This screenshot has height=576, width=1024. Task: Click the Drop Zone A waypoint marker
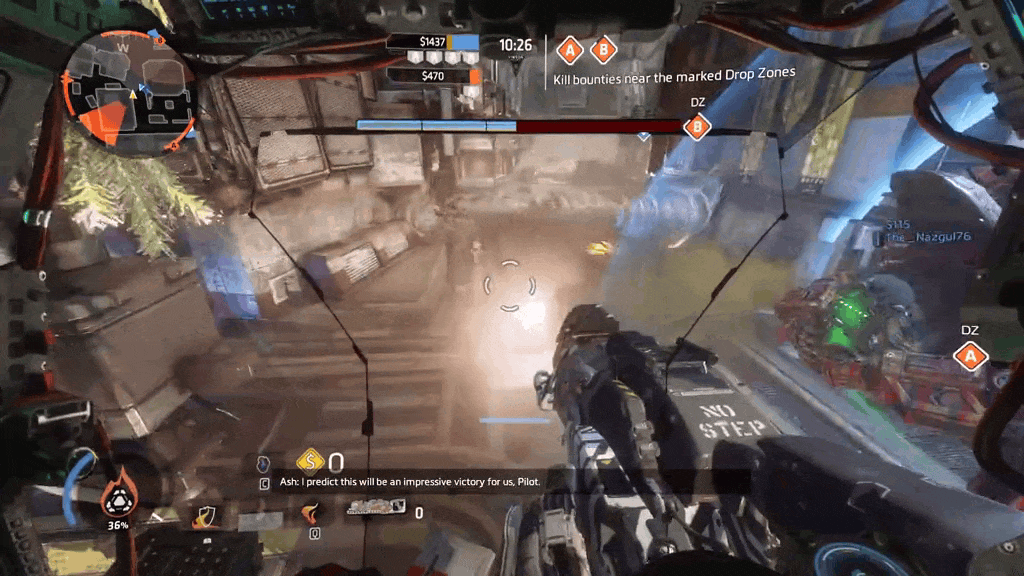tap(969, 355)
